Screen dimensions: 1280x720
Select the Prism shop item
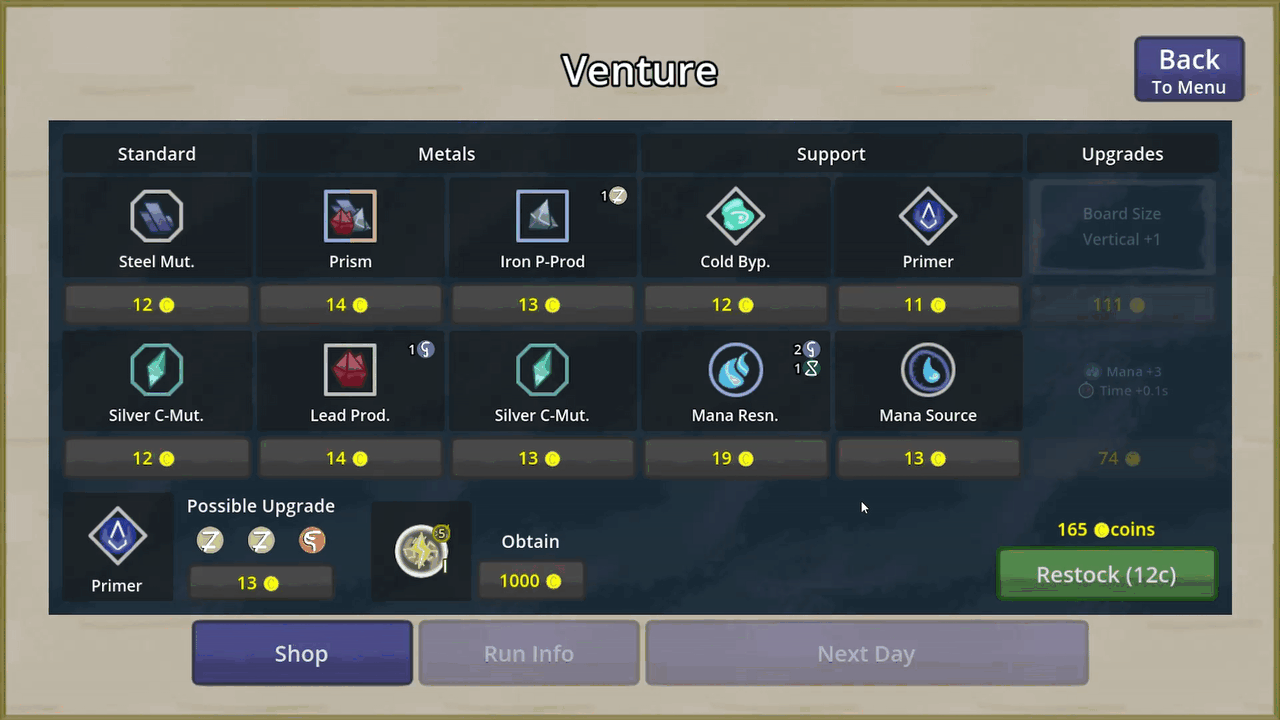tap(350, 227)
